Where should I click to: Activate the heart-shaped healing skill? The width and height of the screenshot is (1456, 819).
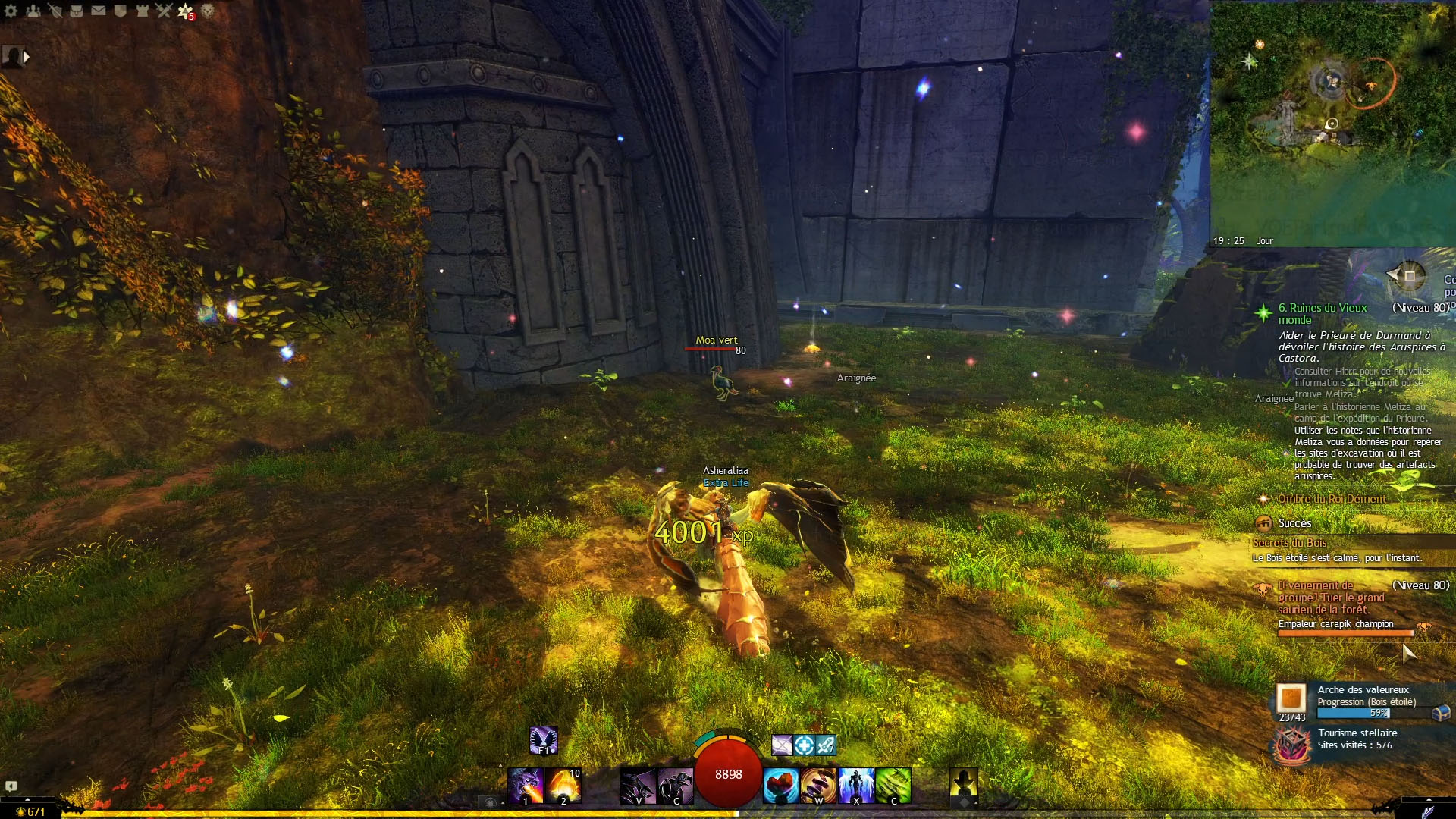(x=780, y=785)
